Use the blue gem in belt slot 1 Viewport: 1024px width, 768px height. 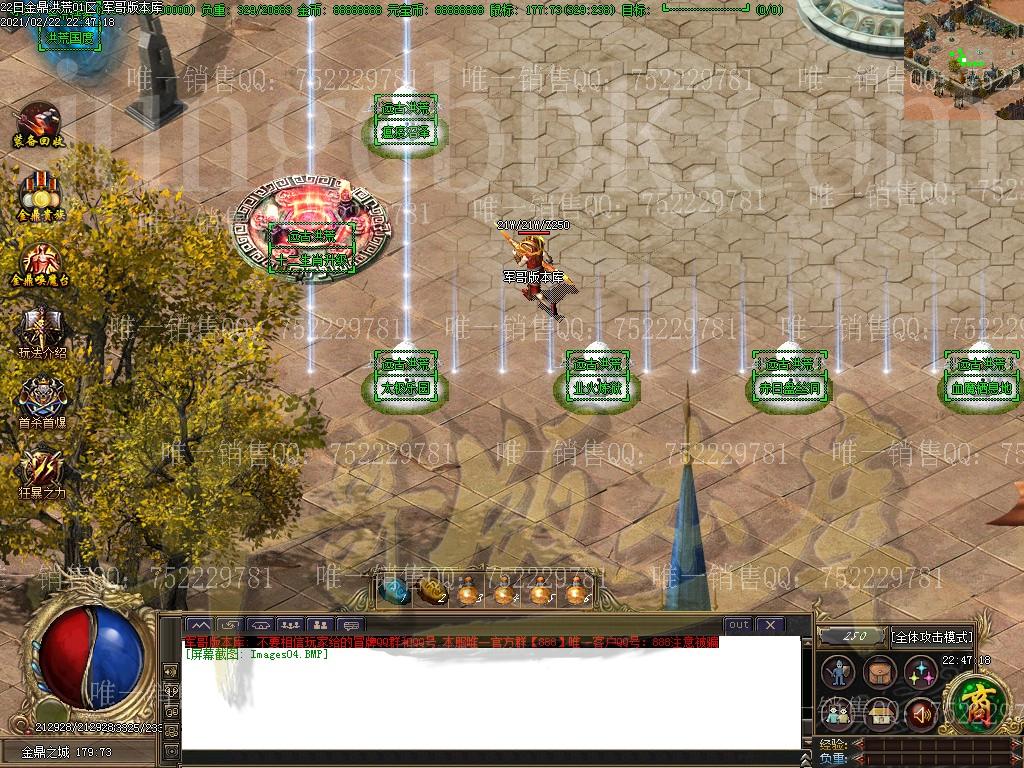tap(395, 590)
